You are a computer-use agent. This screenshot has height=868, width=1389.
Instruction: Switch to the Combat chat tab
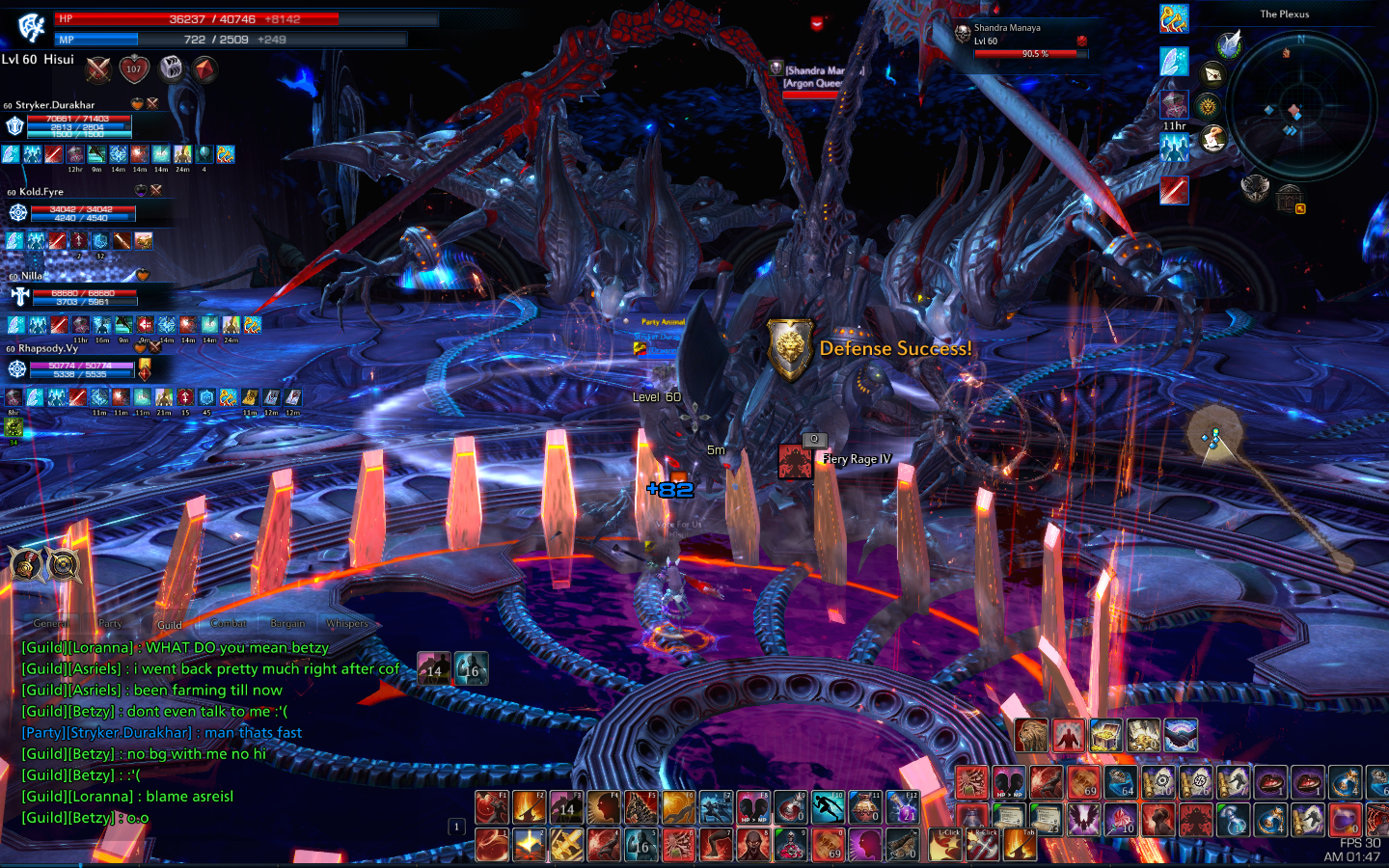(229, 623)
